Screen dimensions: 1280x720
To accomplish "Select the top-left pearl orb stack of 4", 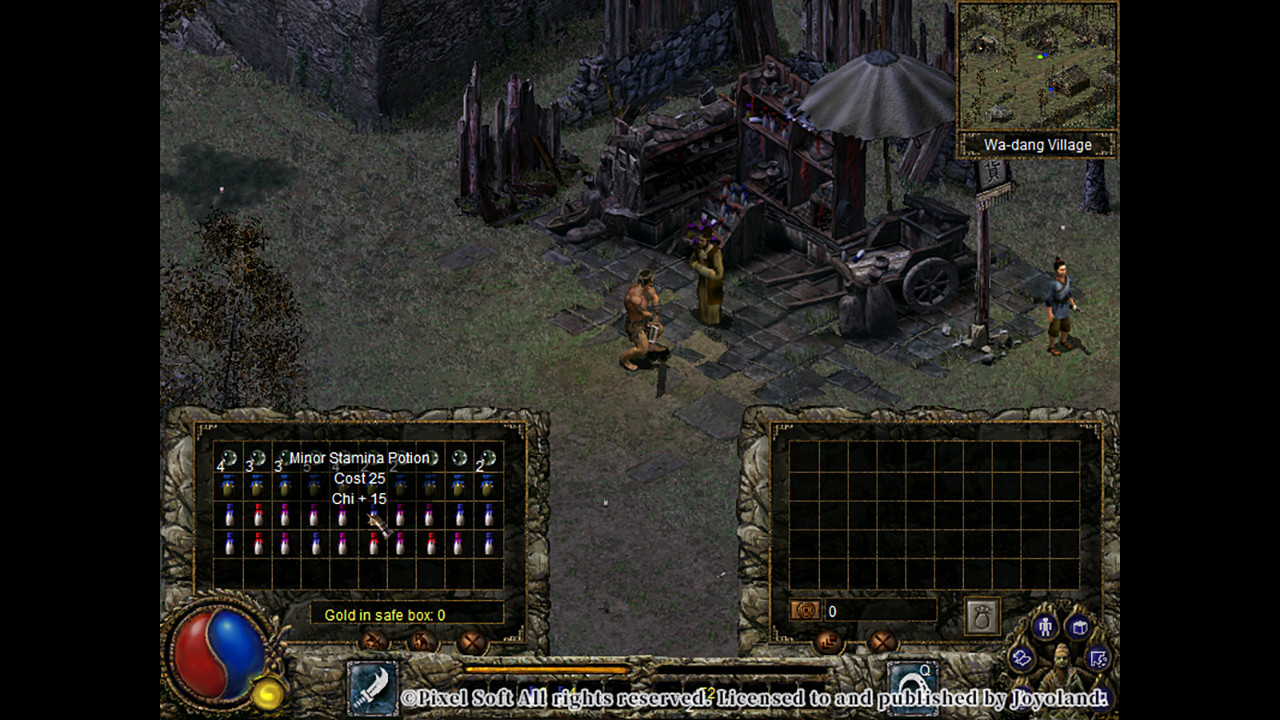I will coord(228,459).
